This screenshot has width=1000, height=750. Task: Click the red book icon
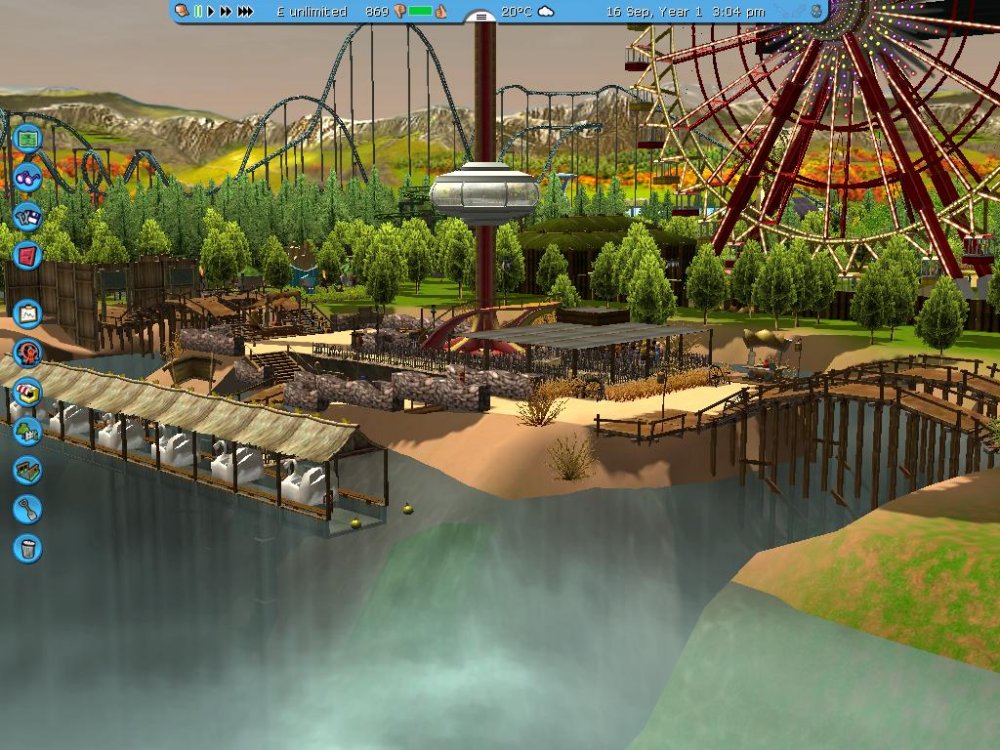click(x=27, y=255)
